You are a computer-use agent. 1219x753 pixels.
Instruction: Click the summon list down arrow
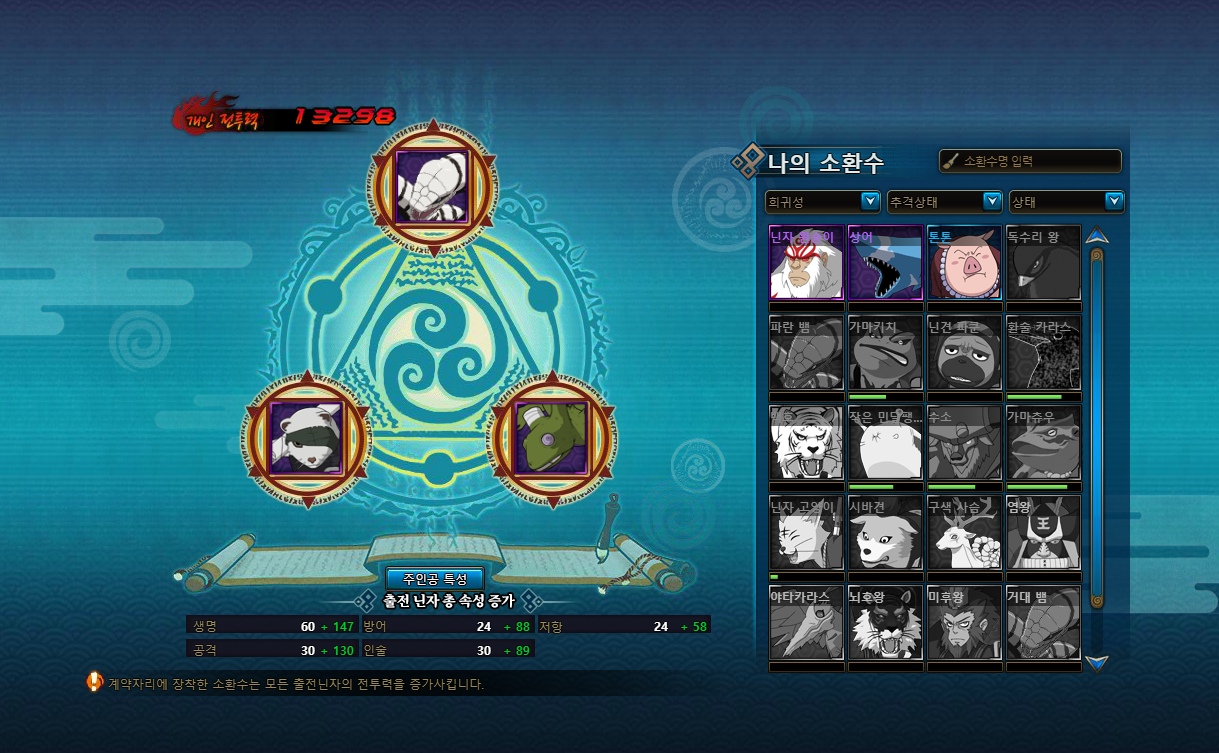click(x=1097, y=662)
